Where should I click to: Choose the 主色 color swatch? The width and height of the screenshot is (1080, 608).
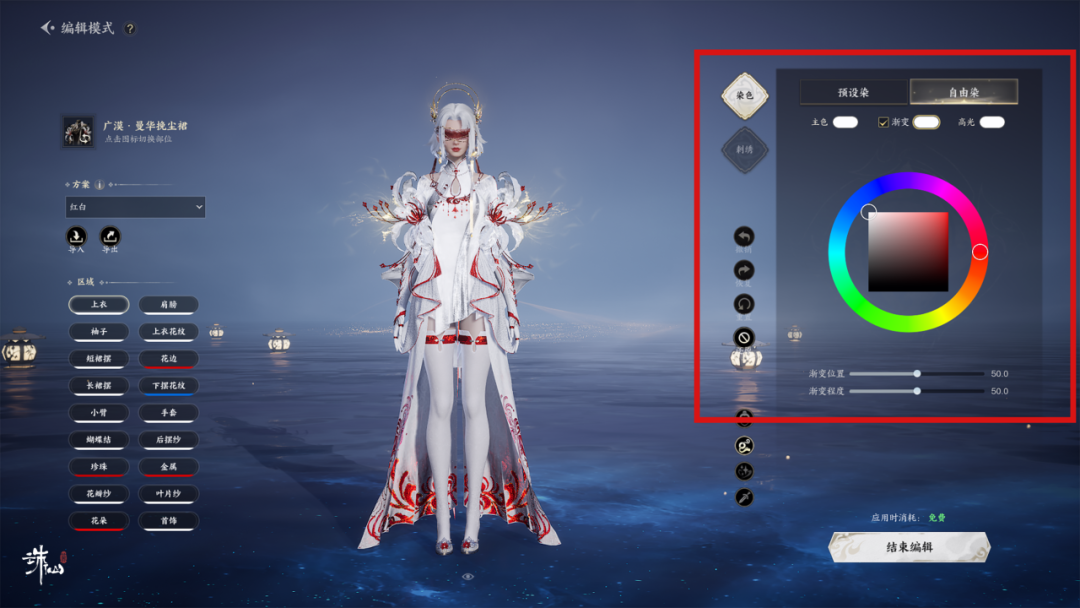tap(845, 122)
